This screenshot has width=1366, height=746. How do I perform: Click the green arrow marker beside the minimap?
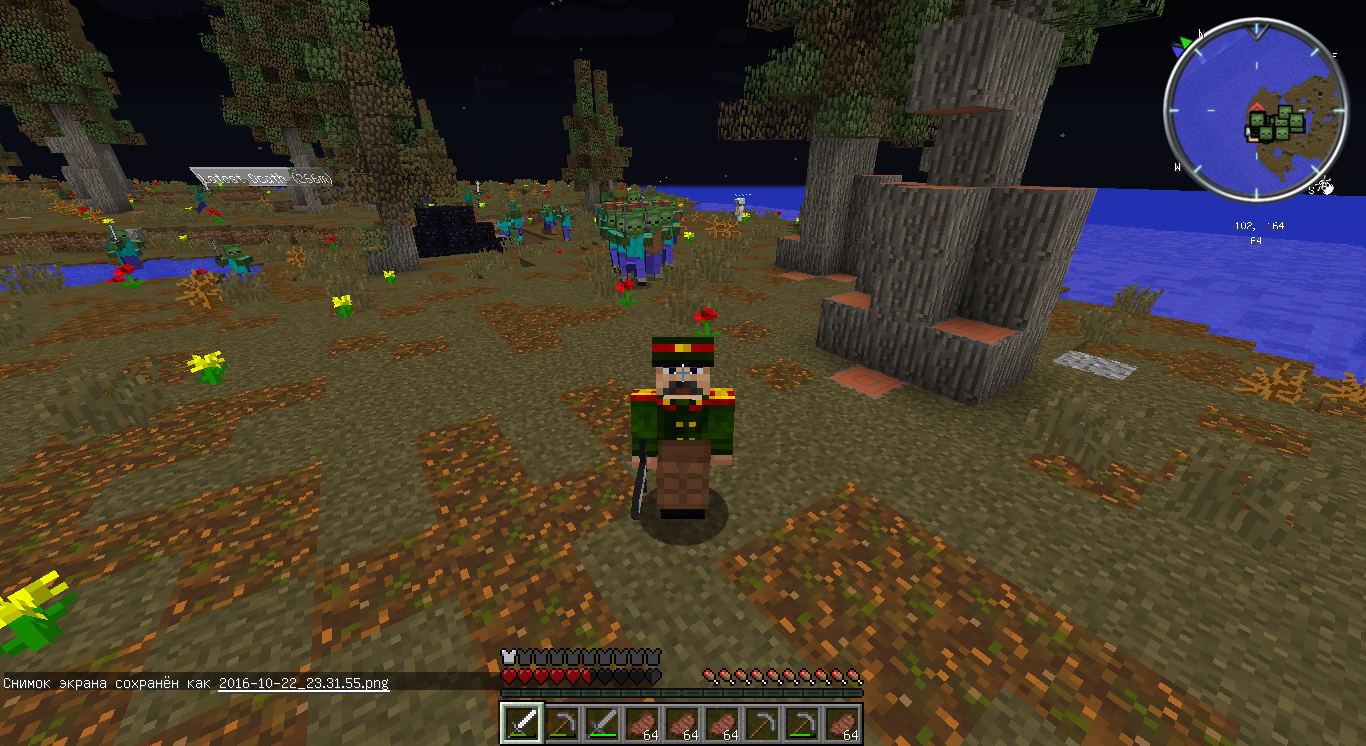point(1186,43)
